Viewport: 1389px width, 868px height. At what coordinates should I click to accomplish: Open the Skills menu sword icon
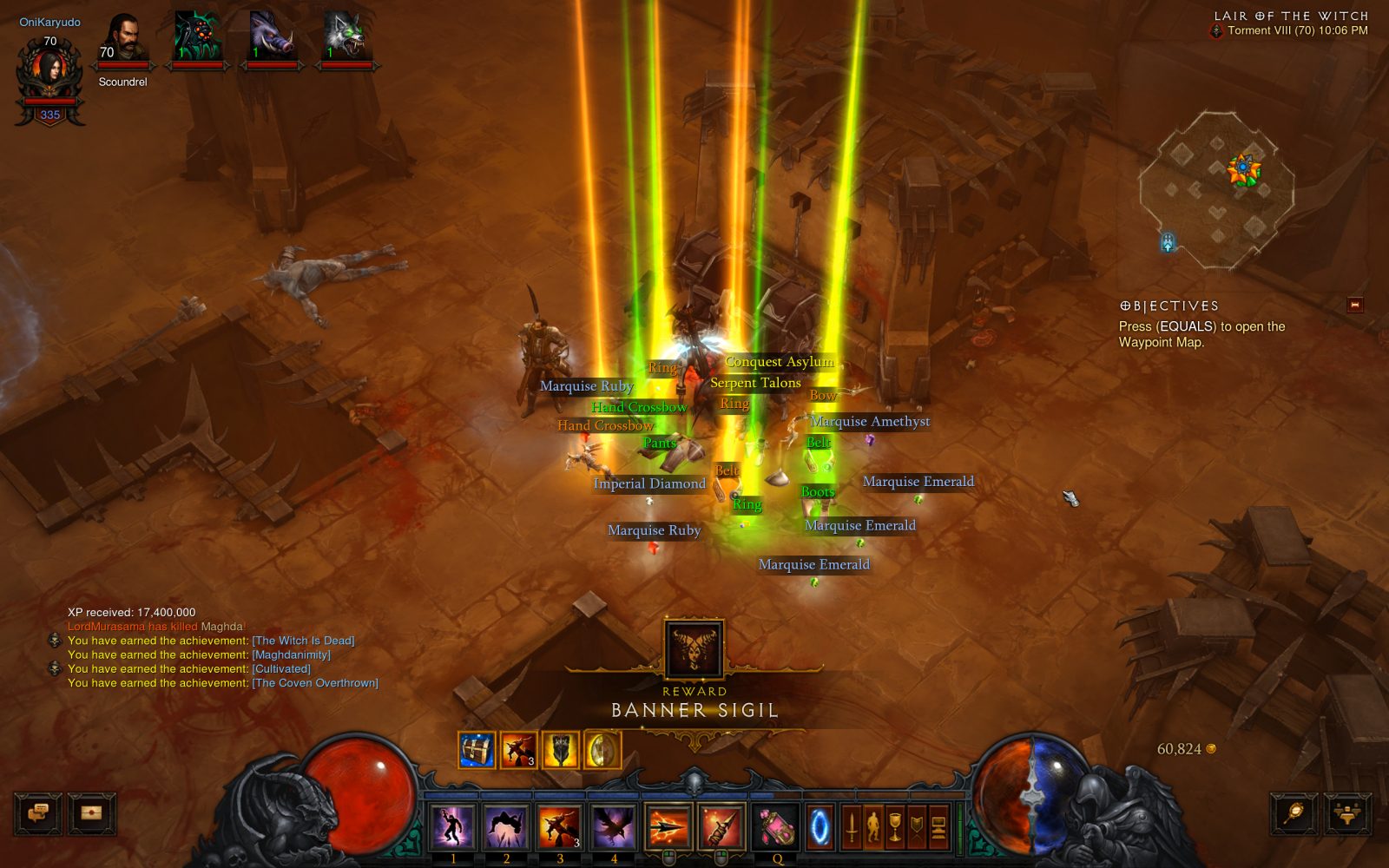852,827
